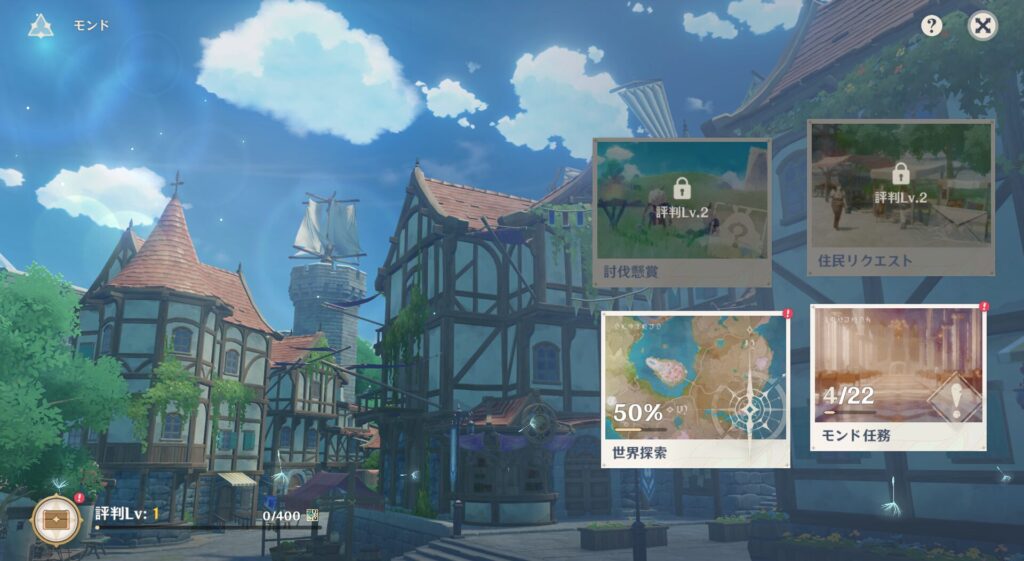1024x561 pixels.
Task: Select the locked 討伐懸賞 bounty card
Action: click(x=683, y=212)
